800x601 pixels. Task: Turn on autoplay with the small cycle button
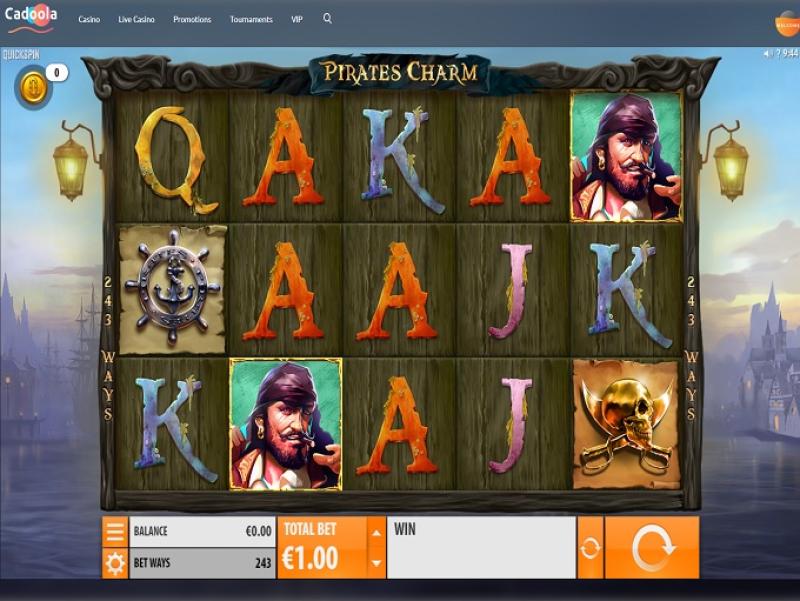(590, 547)
